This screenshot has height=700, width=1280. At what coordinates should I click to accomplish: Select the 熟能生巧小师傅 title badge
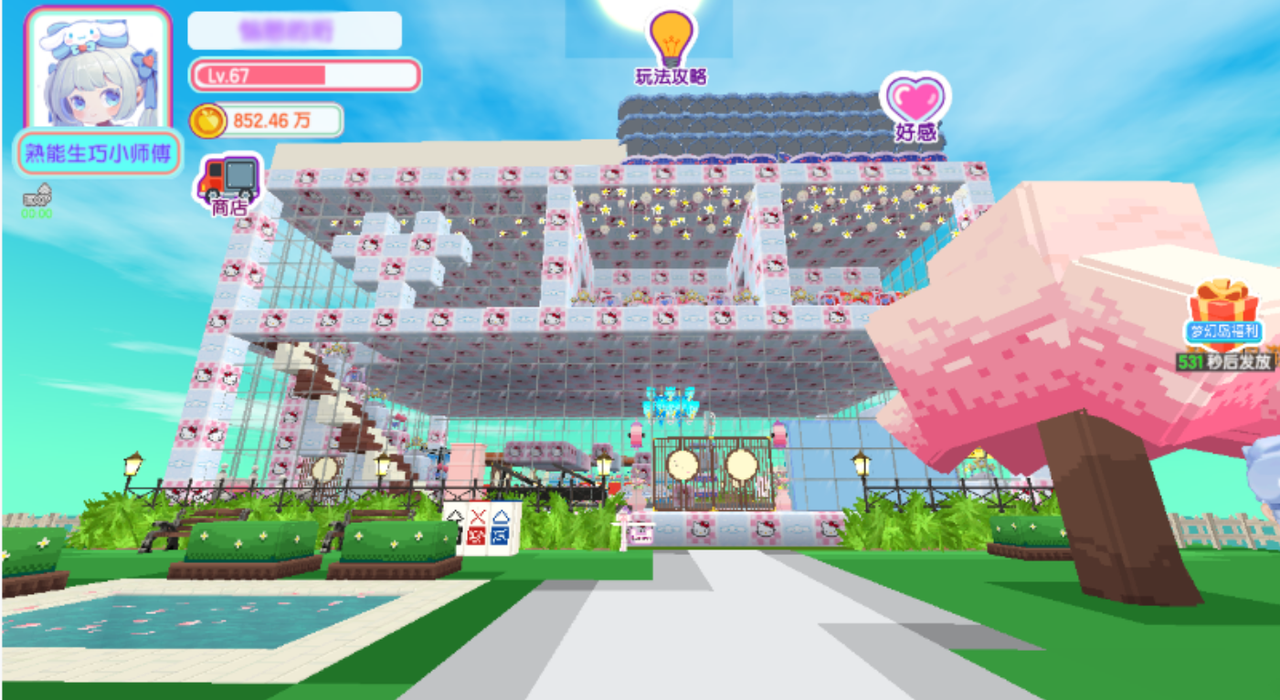tap(98, 154)
